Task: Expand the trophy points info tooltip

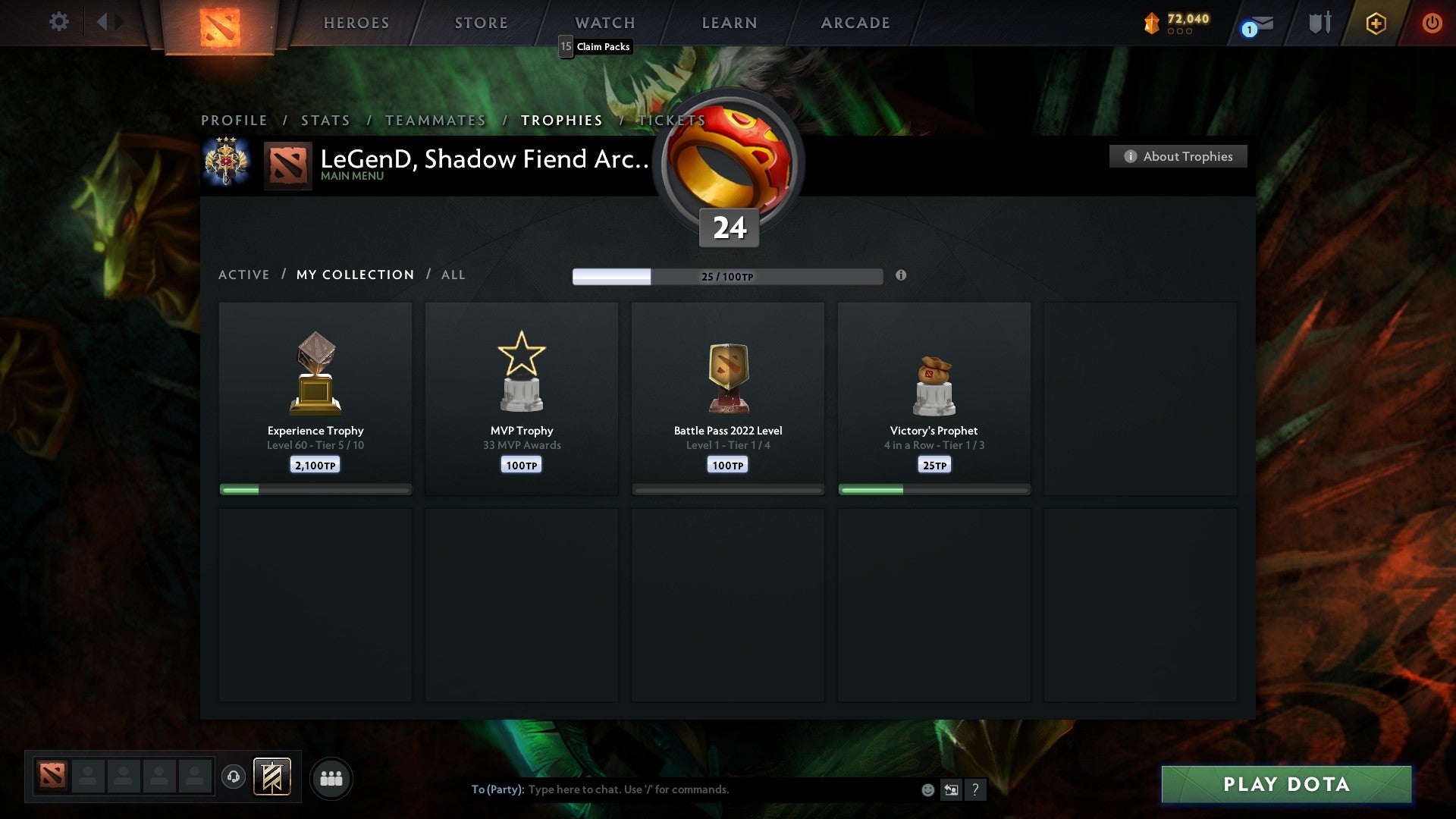Action: point(901,277)
